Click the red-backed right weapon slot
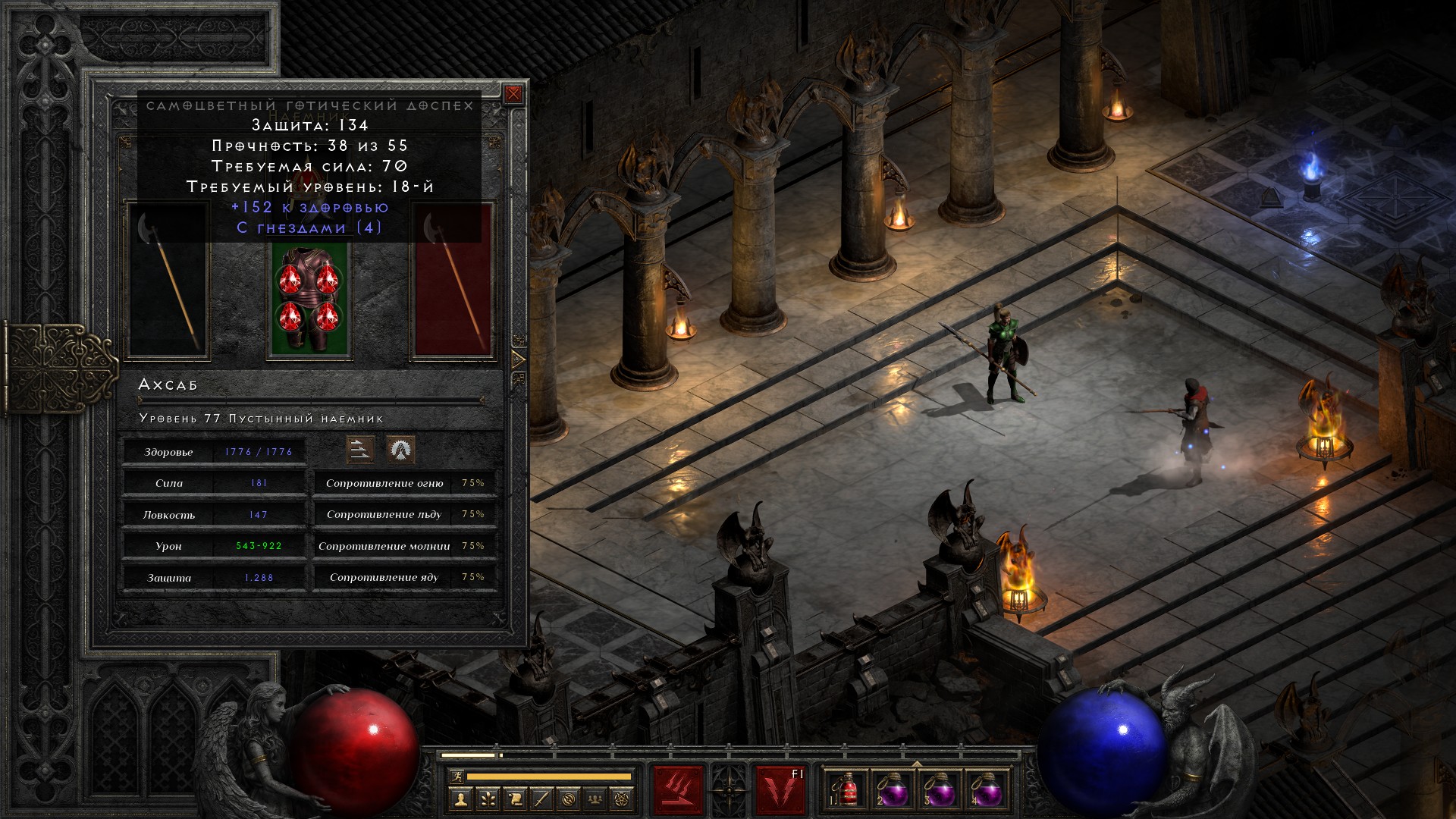Screen dimensions: 1456x819 tap(453, 281)
